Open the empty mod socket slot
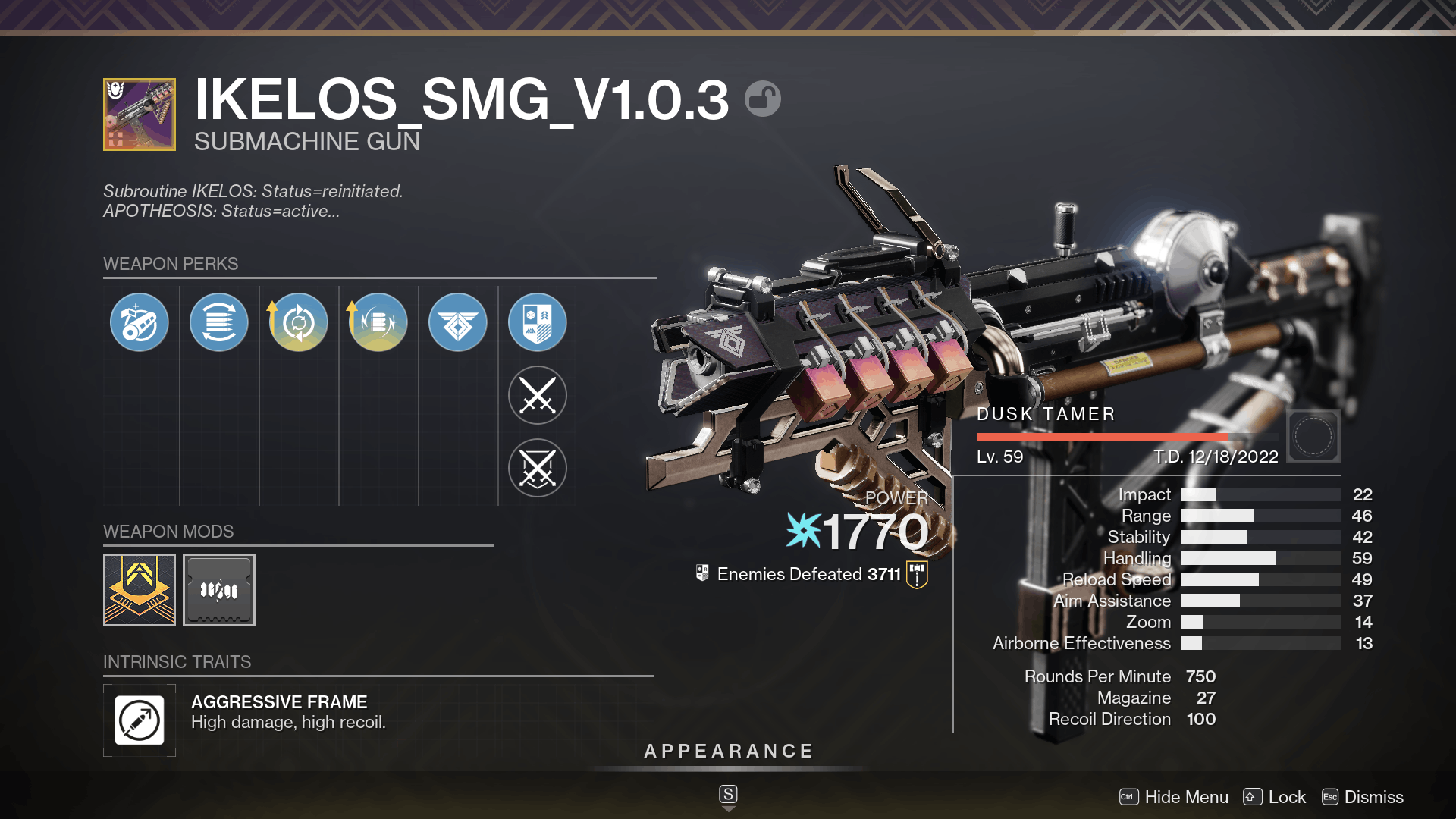 pos(218,589)
